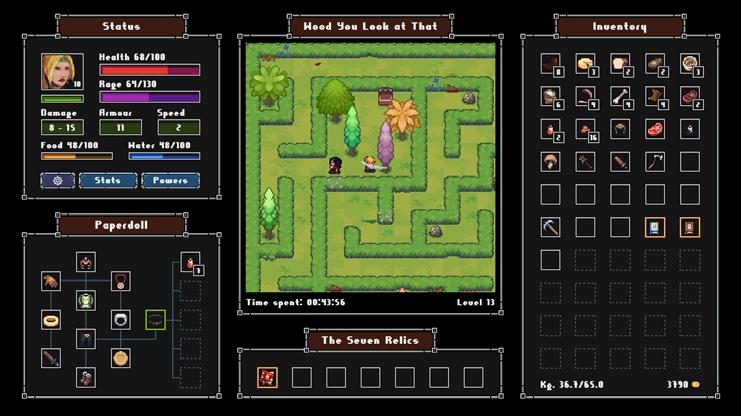This screenshot has height=416, width=741.
Task: Select the bone item slot
Action: [620, 96]
